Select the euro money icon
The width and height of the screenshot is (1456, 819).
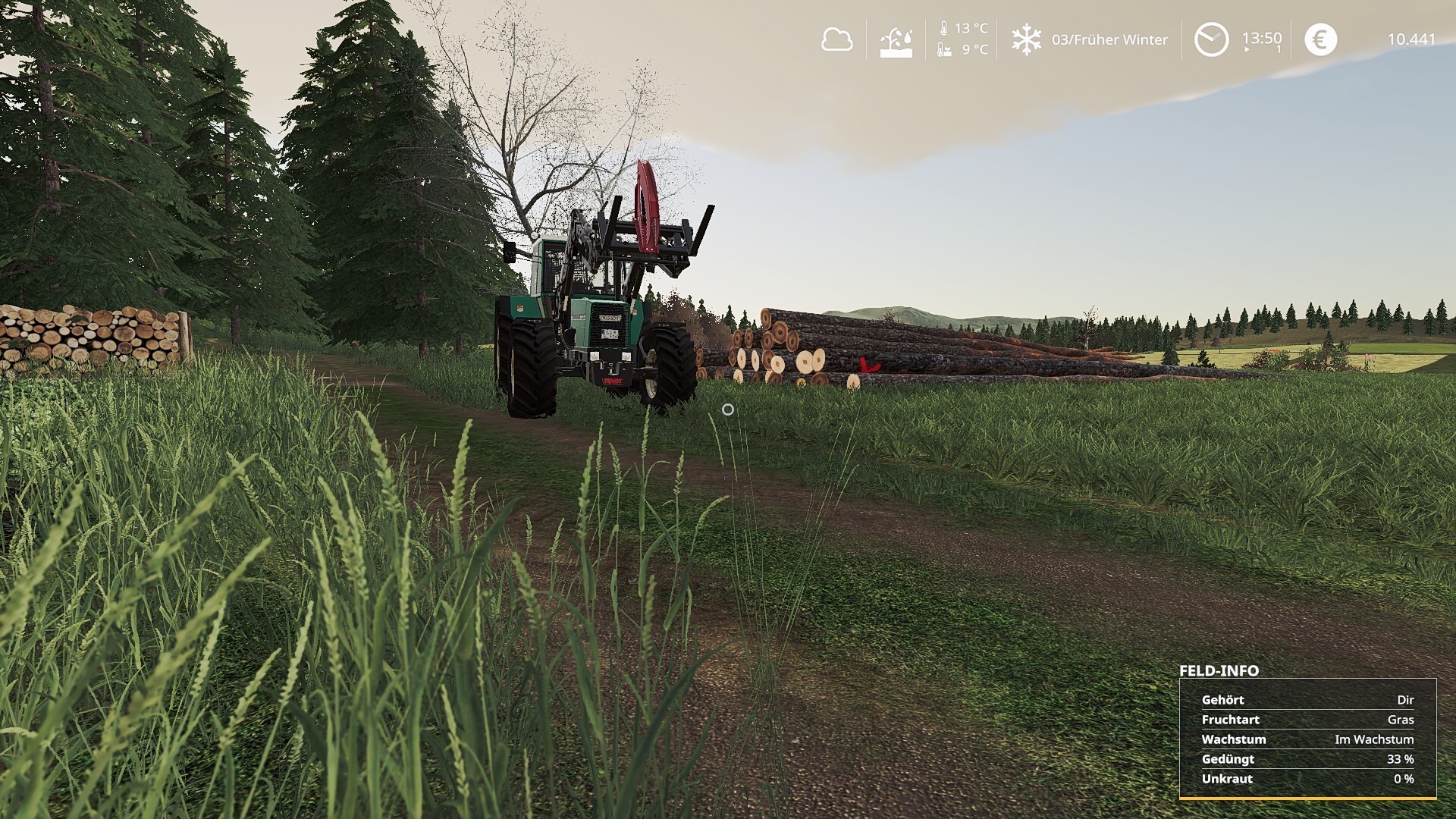pos(1320,39)
